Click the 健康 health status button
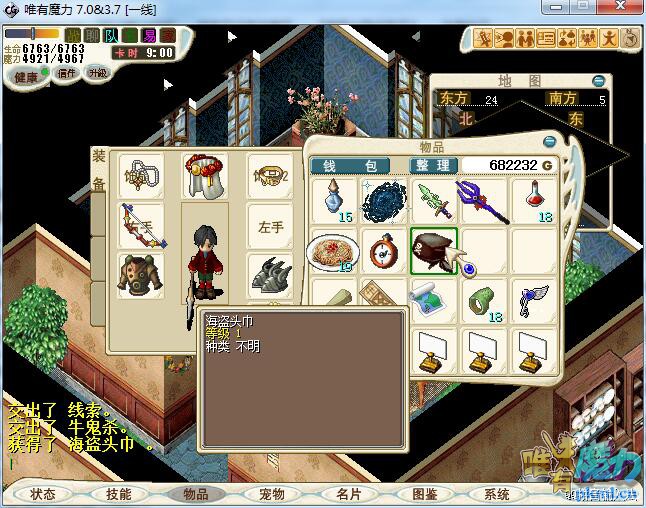 (26, 77)
